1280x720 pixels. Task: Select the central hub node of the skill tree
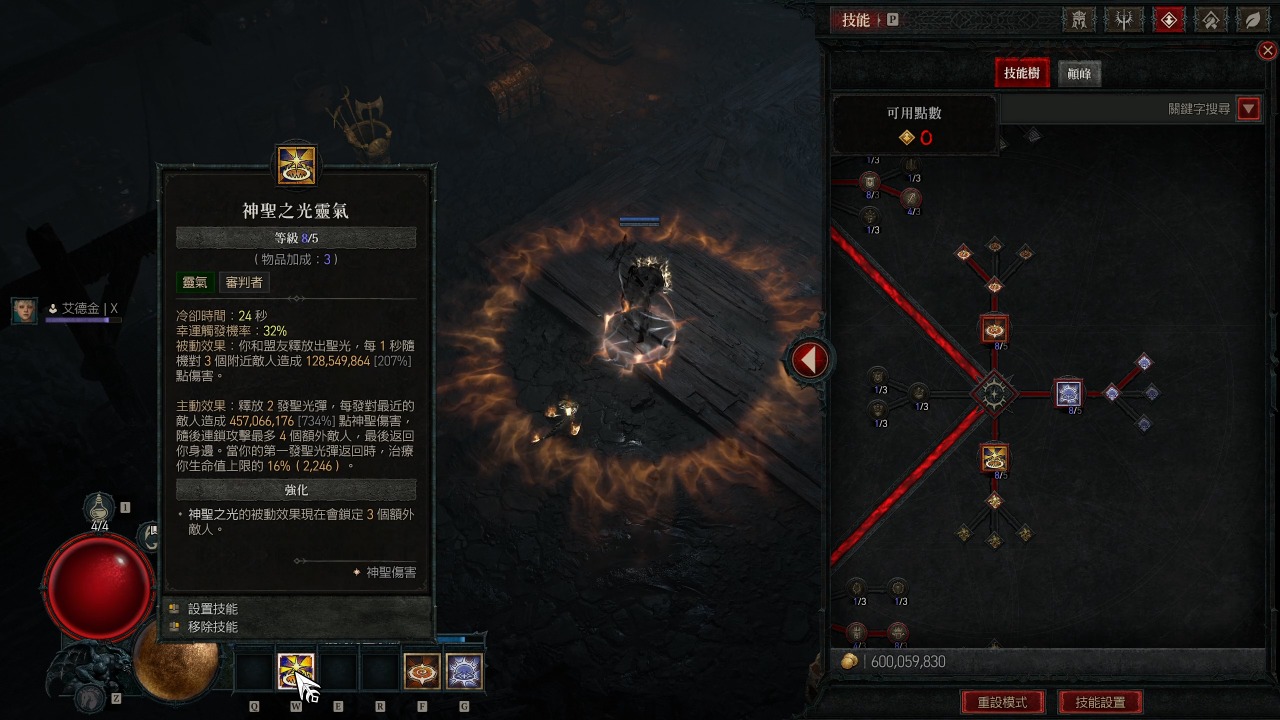click(x=994, y=393)
